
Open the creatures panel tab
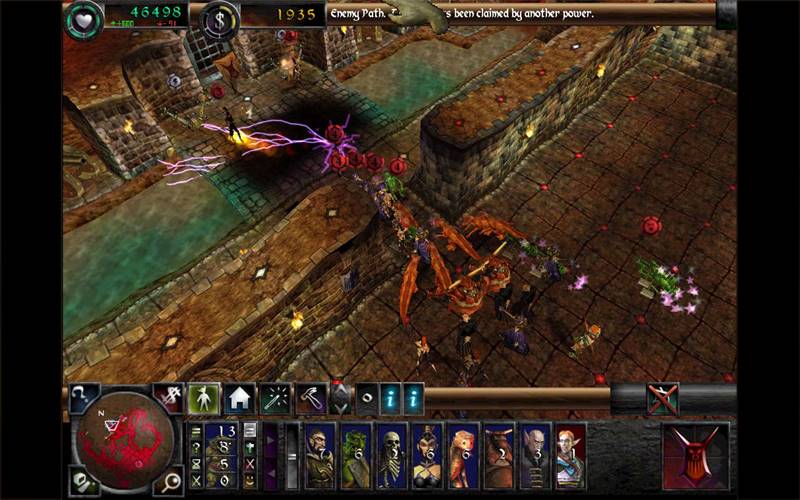pyautogui.click(x=204, y=399)
